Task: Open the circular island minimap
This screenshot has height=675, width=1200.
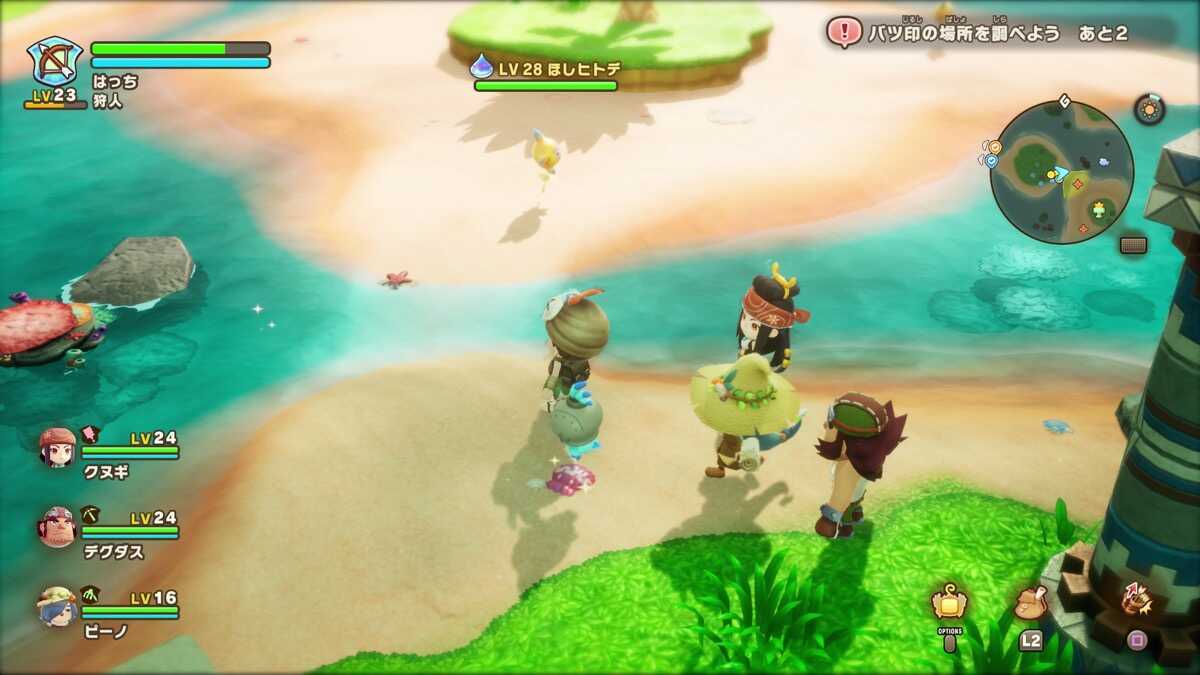Action: tap(1061, 172)
